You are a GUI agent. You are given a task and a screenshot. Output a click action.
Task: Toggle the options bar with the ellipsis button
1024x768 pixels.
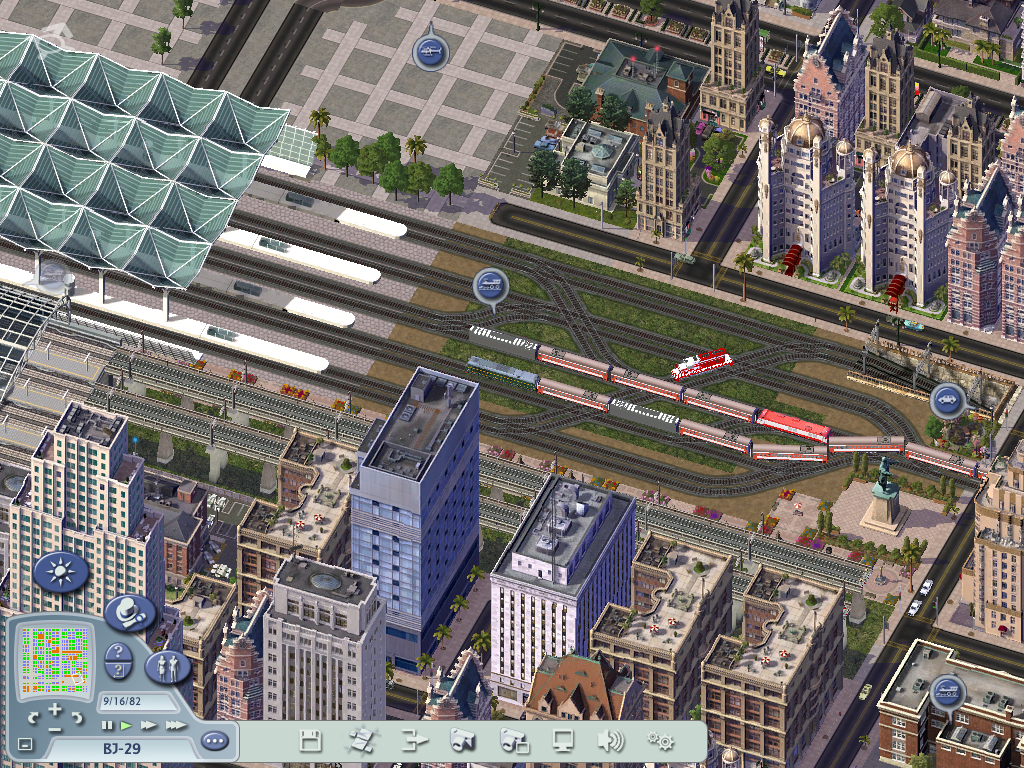[214, 742]
